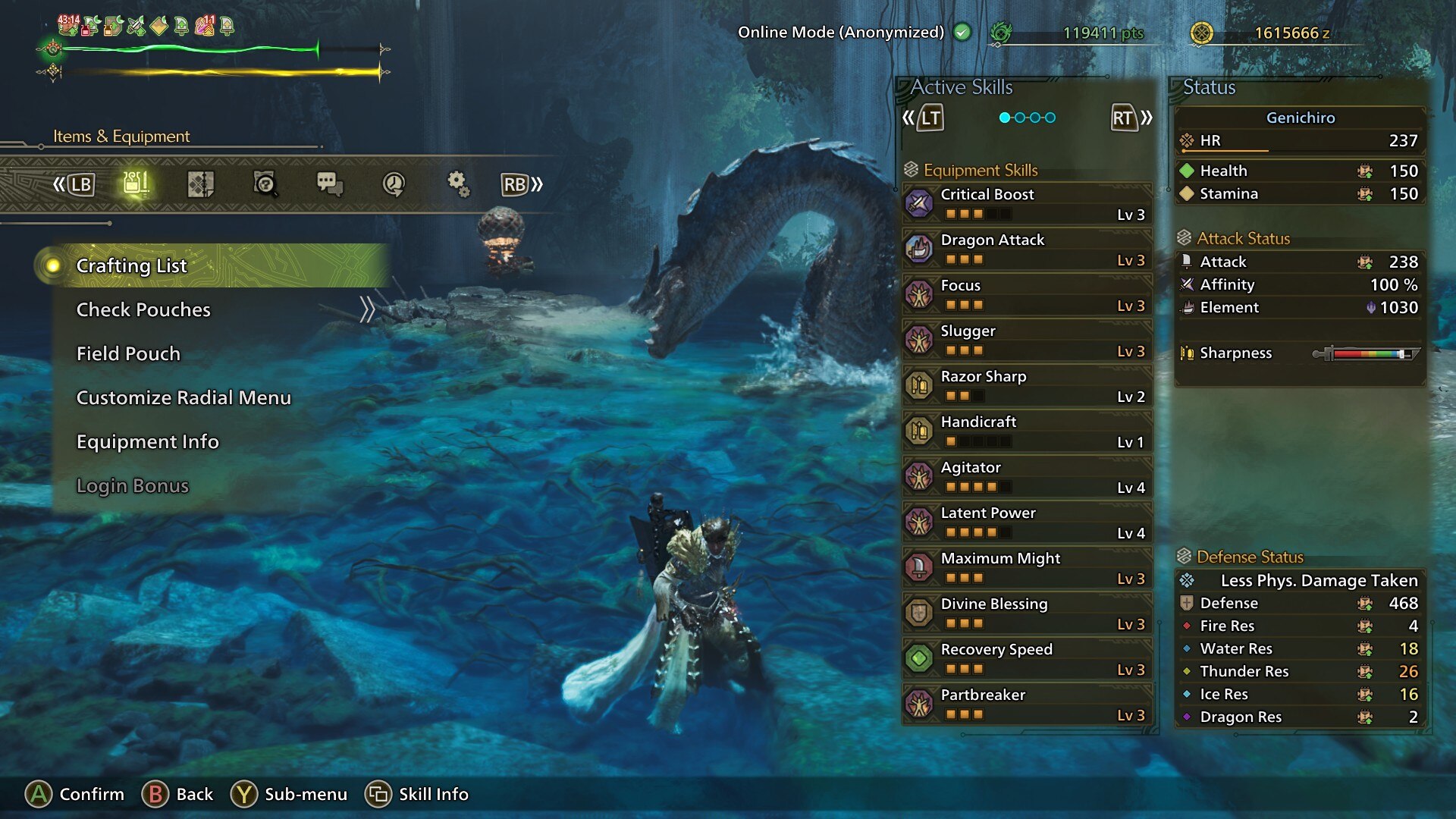Select the Dragon Attack skill icon
Viewport: 1456px width, 819px height.
[920, 249]
